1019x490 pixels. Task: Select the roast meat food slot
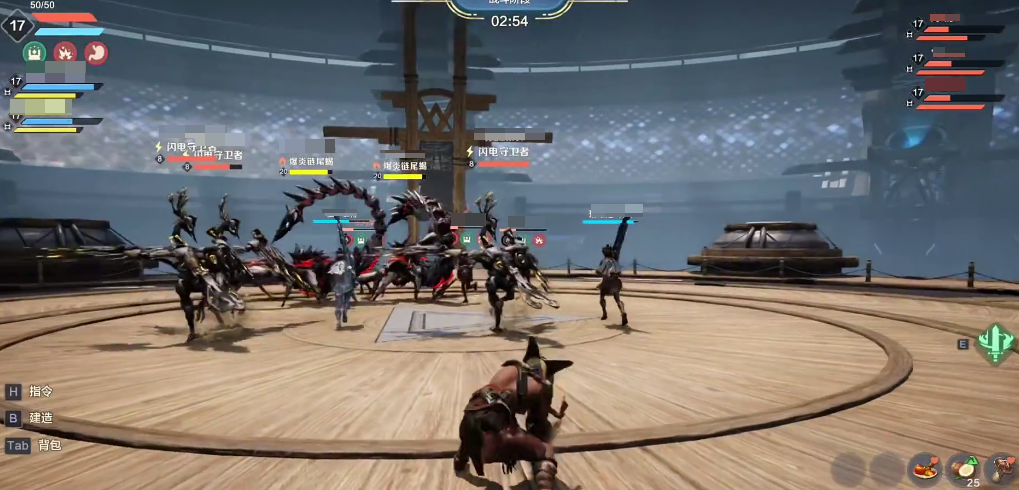(x=925, y=467)
